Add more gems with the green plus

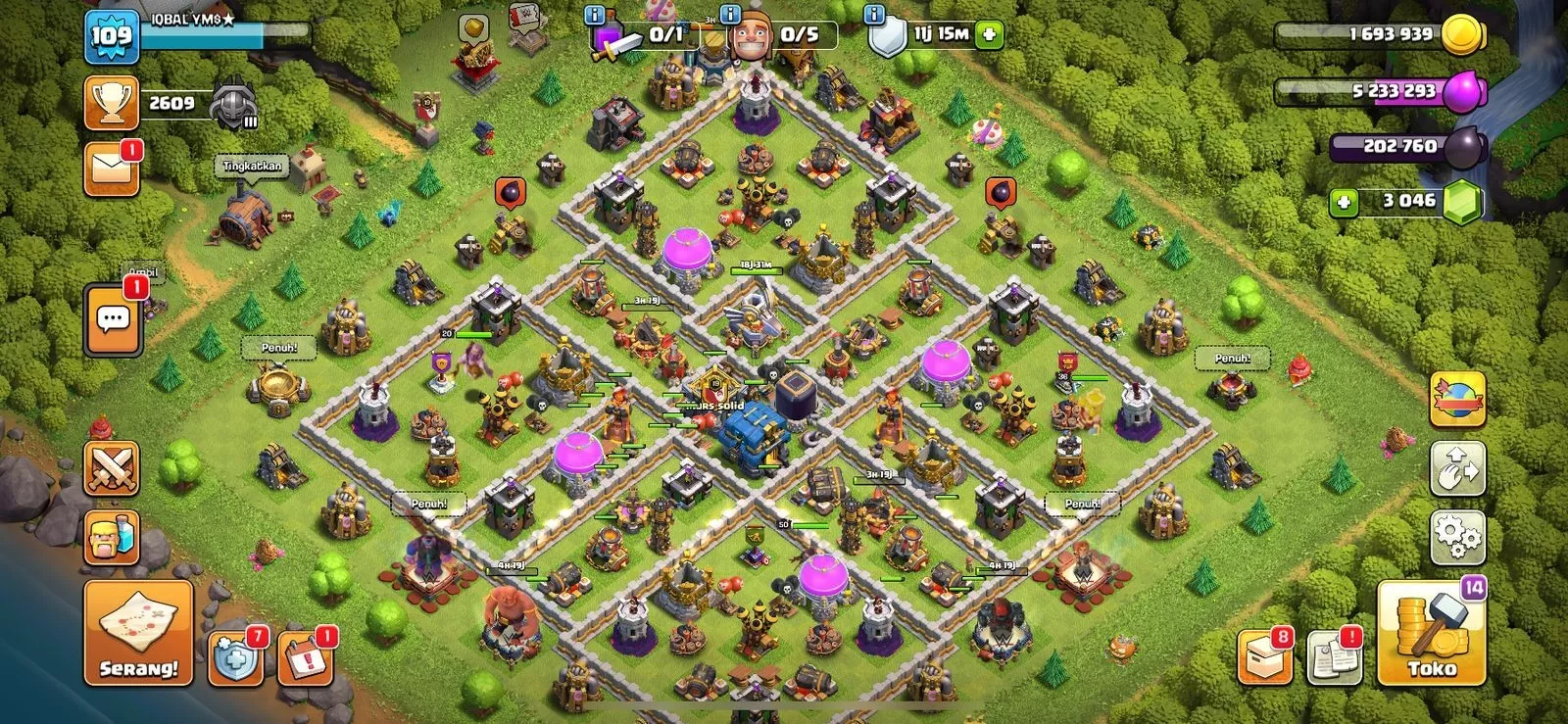coord(1344,202)
